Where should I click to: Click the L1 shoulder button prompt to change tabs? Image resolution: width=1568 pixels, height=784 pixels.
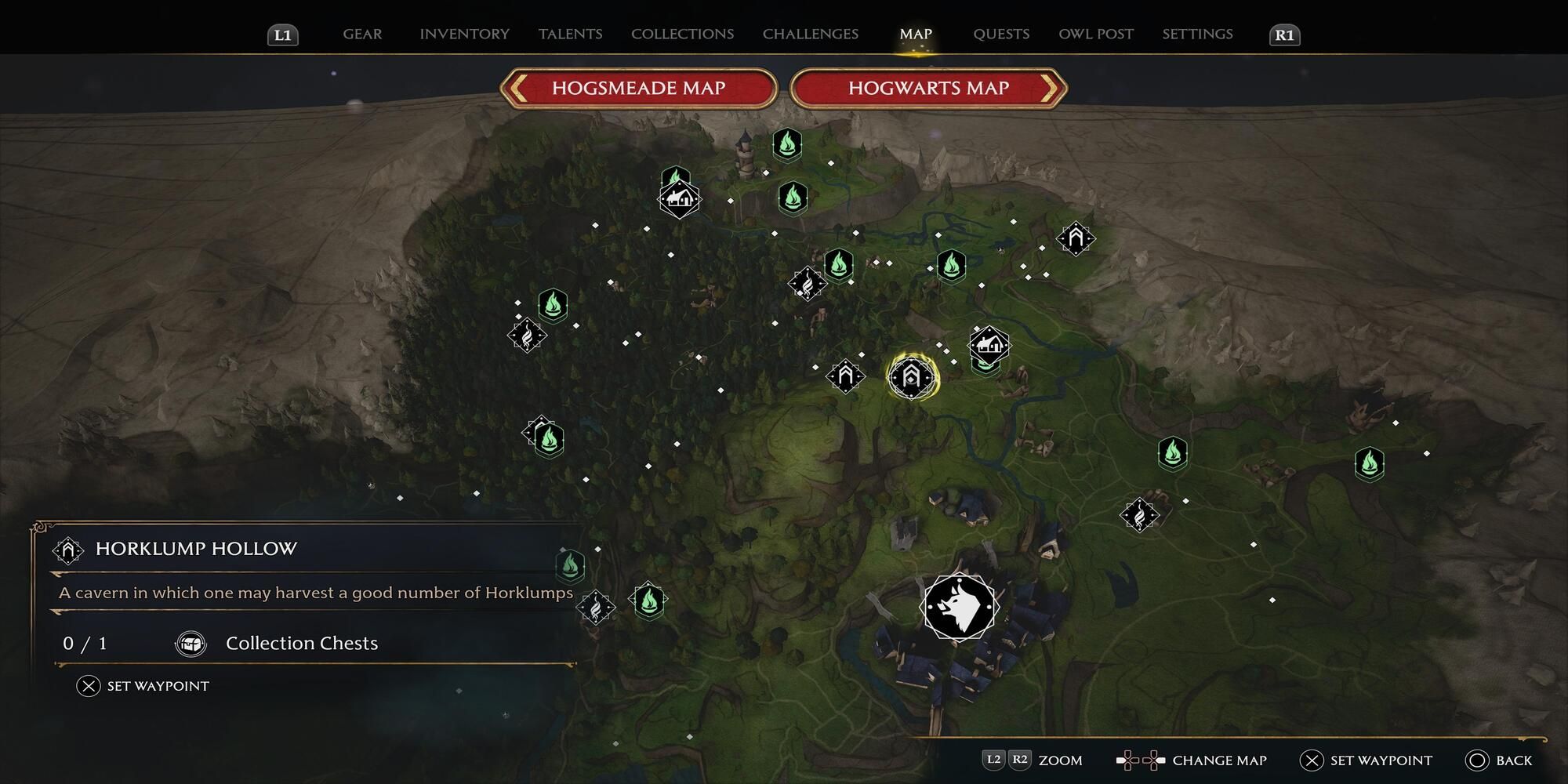[x=281, y=34]
